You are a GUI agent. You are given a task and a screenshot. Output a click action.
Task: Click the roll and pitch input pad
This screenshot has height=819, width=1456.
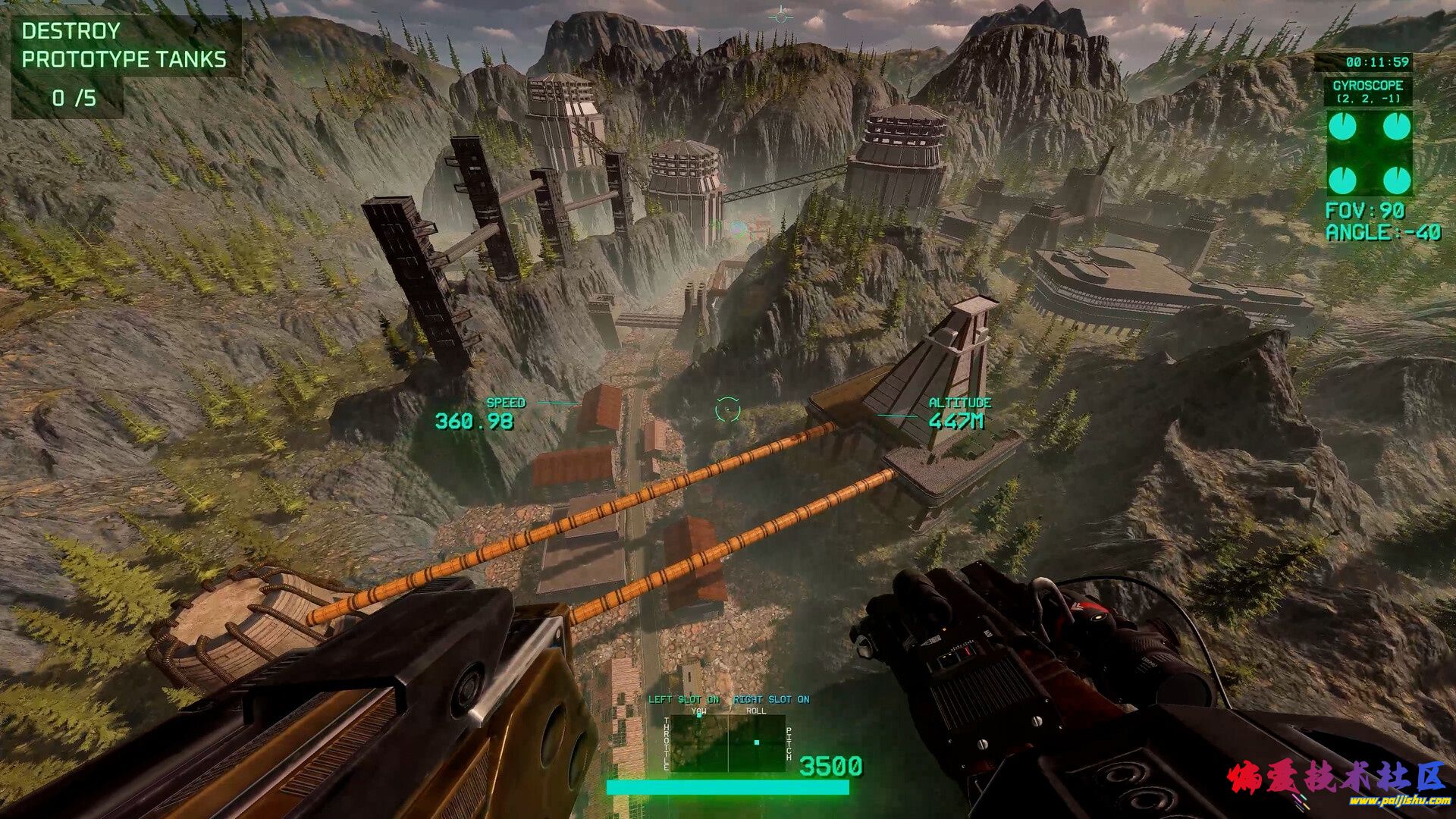click(x=756, y=743)
